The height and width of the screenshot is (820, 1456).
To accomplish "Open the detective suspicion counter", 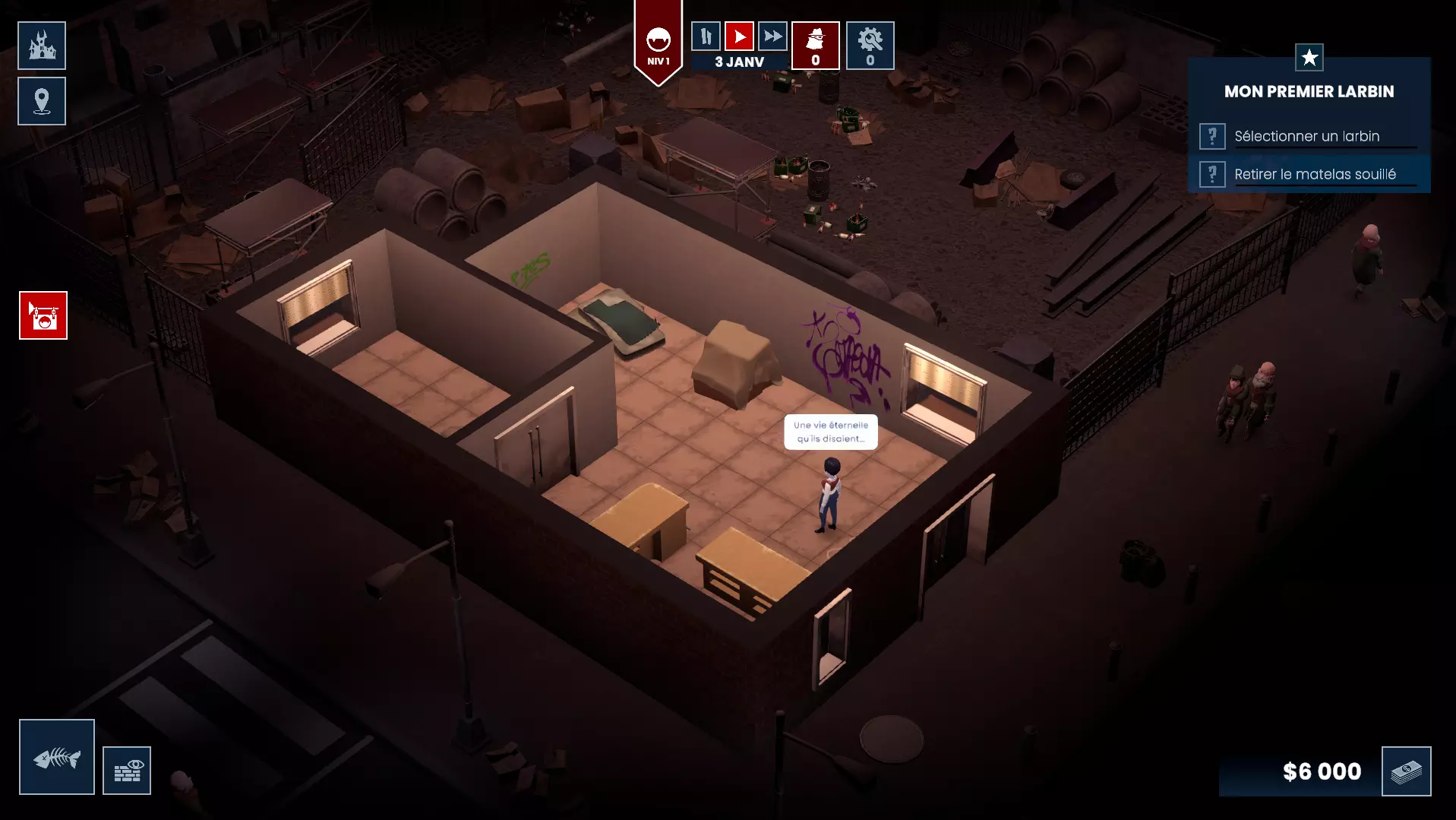I will pos(815,46).
